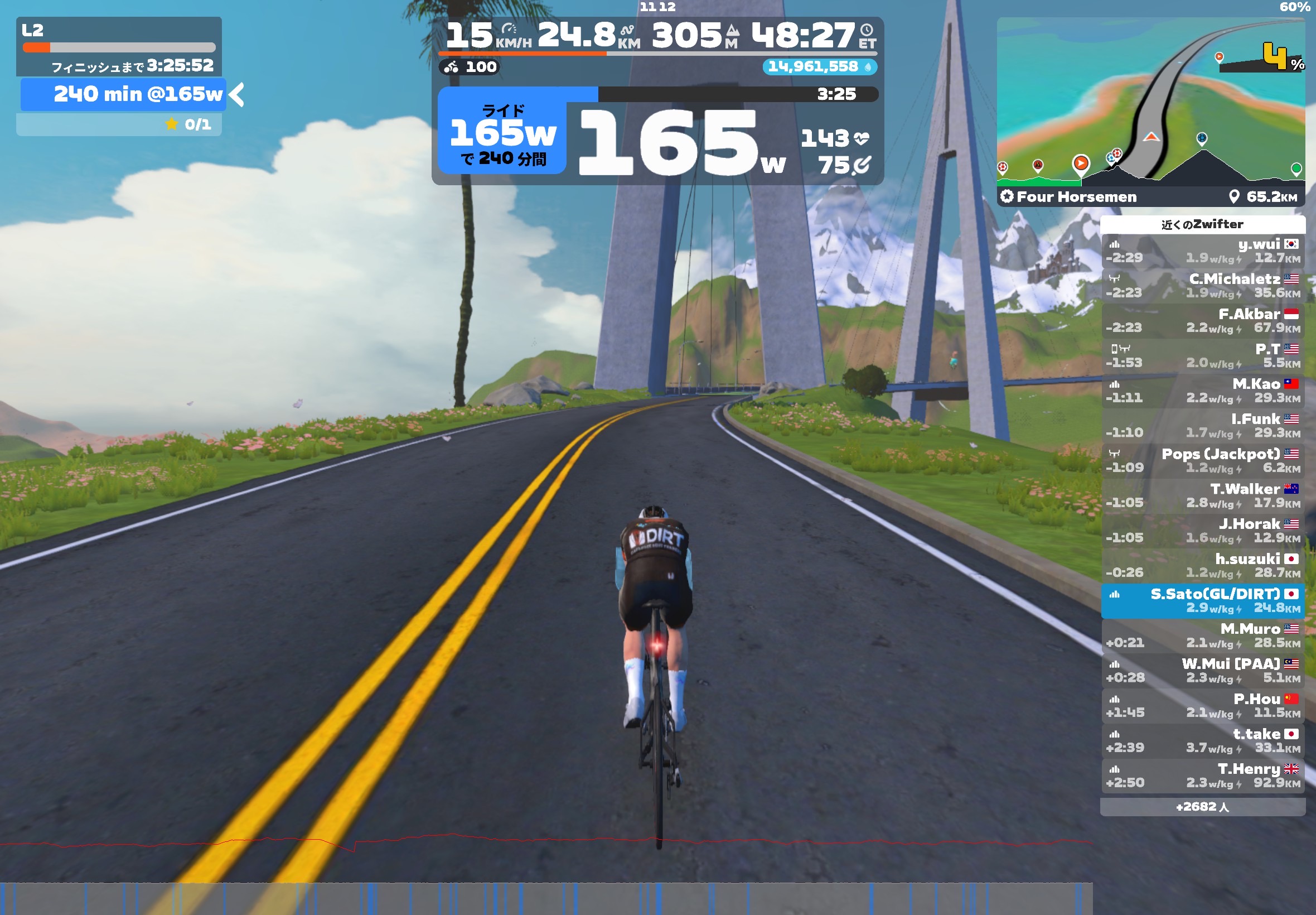Select rider y.wui in nearby list

point(1202,251)
